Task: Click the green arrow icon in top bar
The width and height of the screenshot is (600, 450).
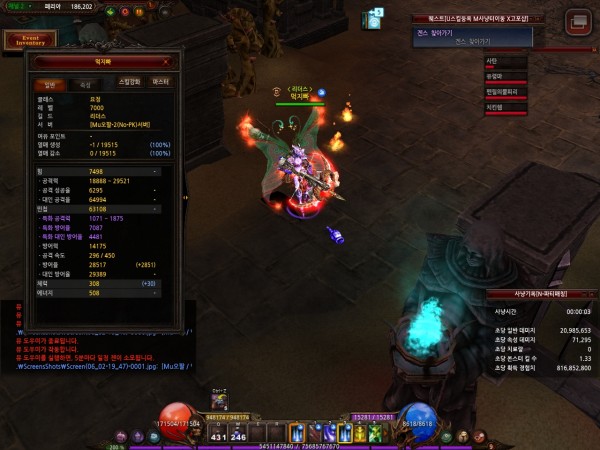Action: [x=108, y=11]
